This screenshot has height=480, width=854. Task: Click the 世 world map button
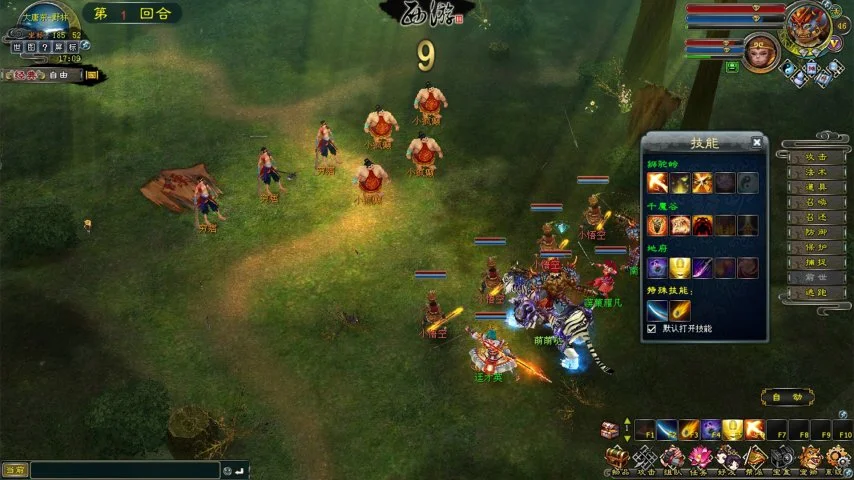[x=16, y=46]
